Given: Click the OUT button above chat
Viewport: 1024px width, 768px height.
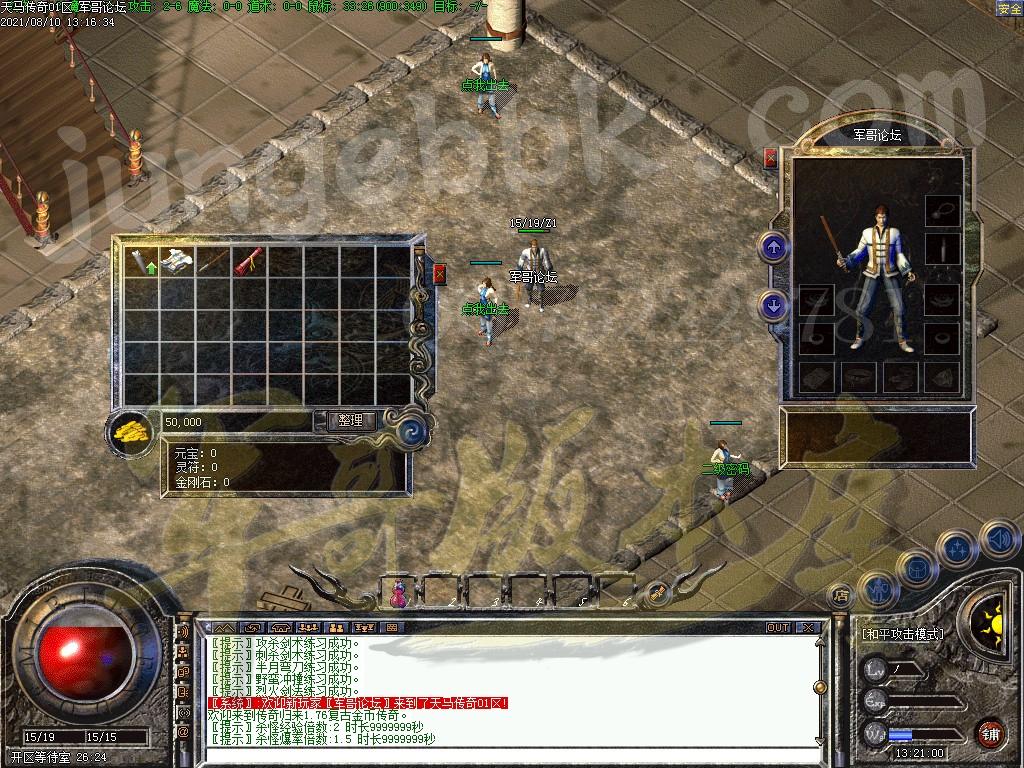Looking at the screenshot, I should tap(778, 628).
